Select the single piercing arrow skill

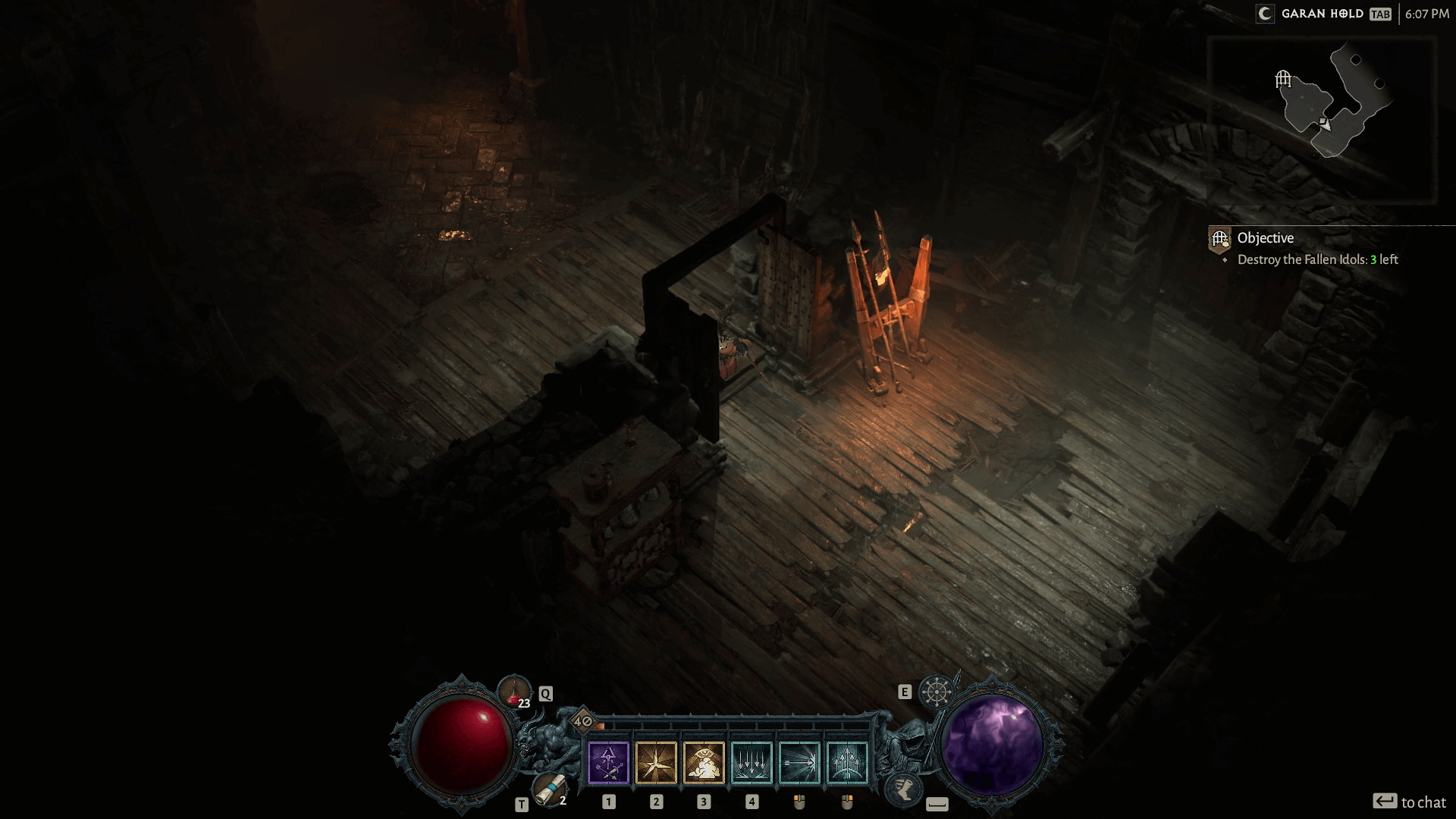pos(799,762)
